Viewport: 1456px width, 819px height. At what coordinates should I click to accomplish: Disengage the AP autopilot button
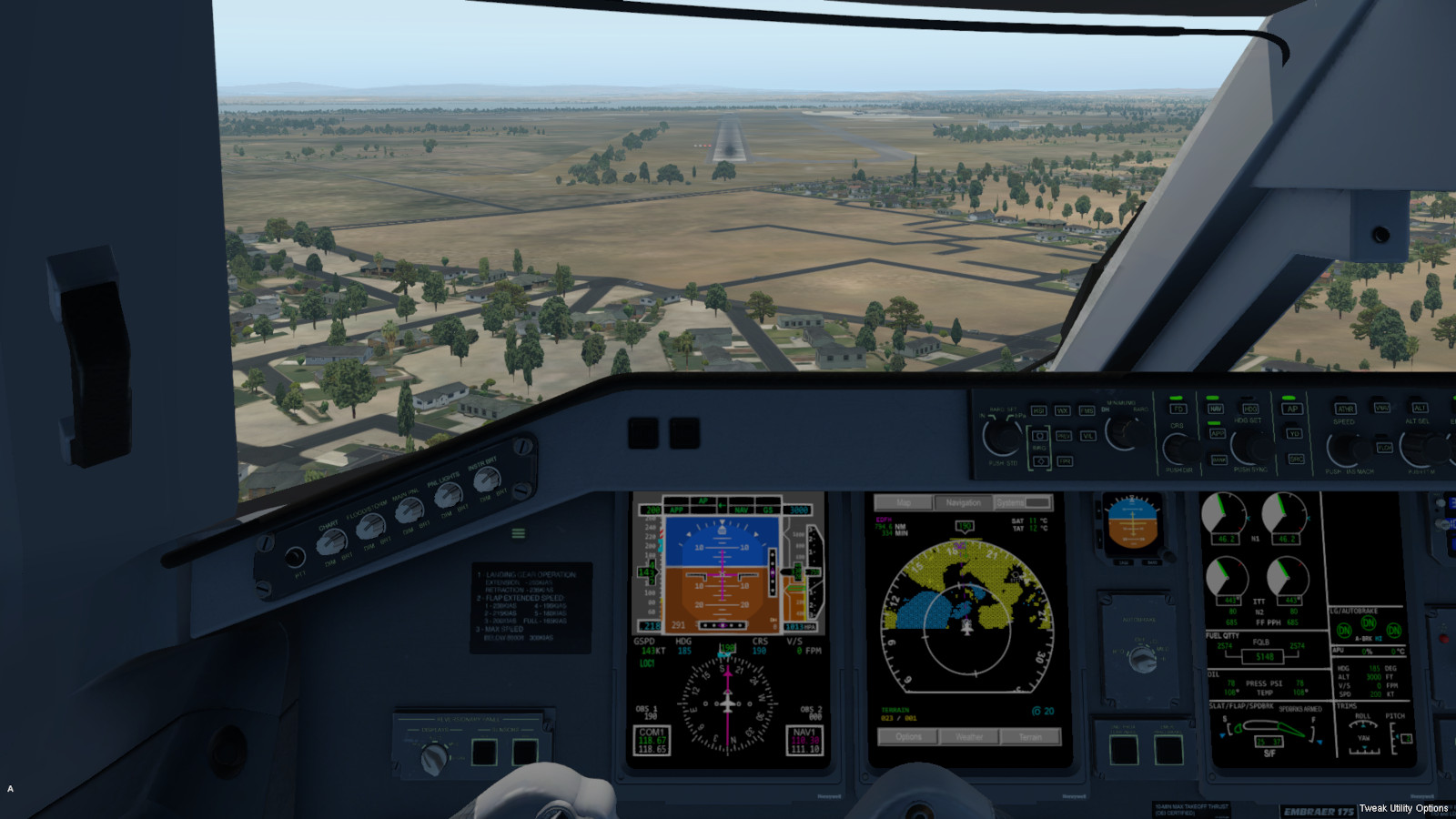point(1292,409)
